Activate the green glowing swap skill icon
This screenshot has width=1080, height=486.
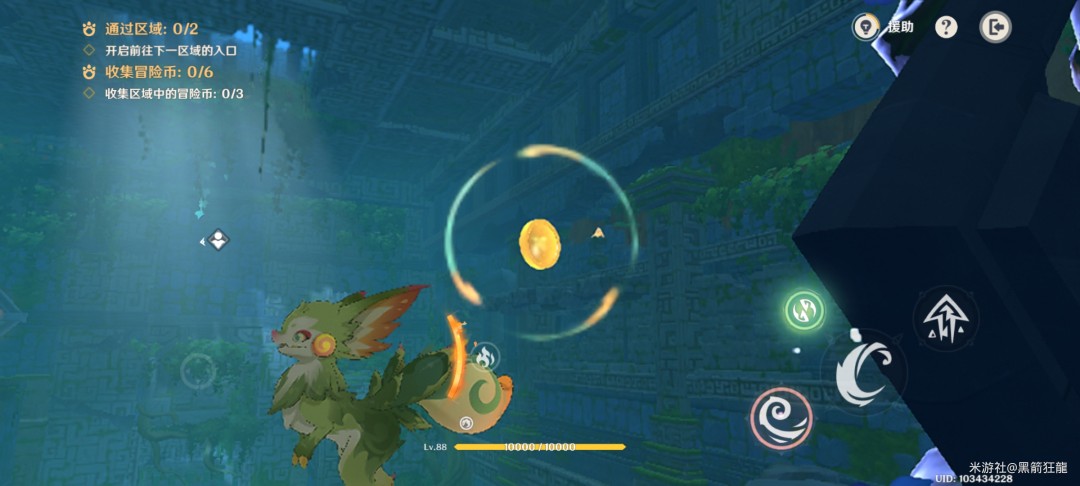[804, 311]
